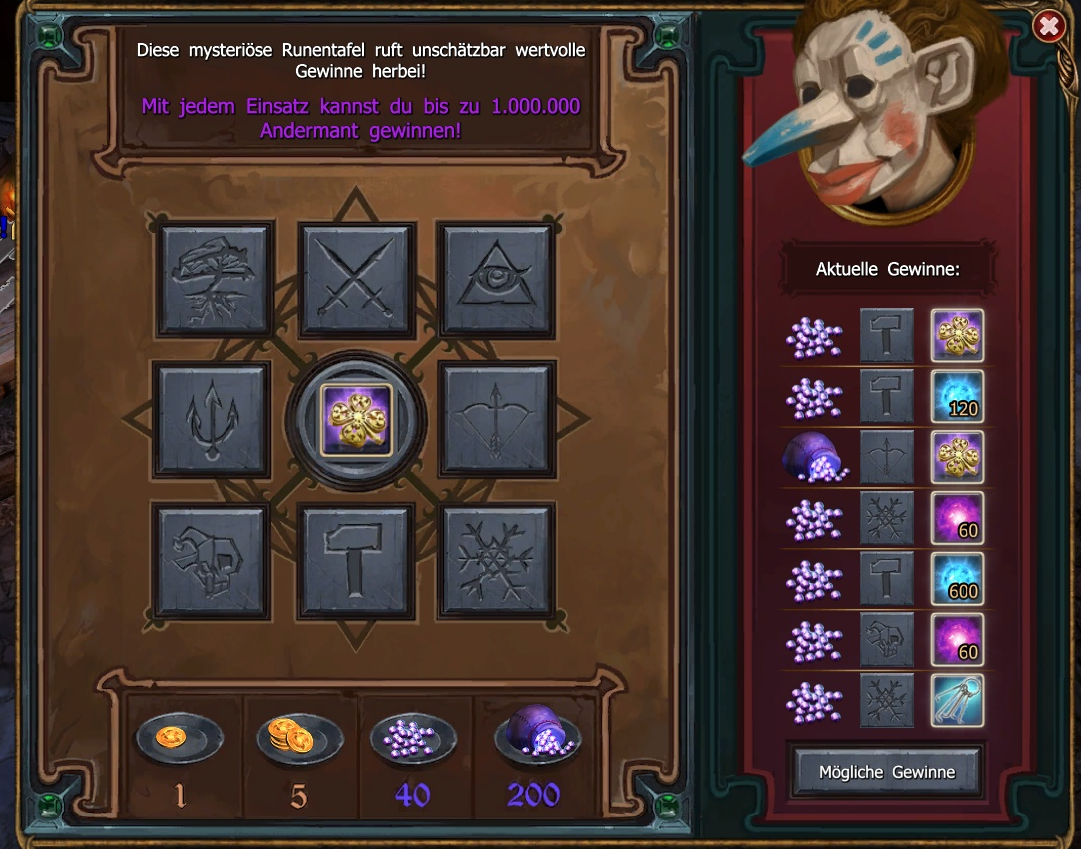Choose the crossed swords rune tile

click(x=357, y=279)
